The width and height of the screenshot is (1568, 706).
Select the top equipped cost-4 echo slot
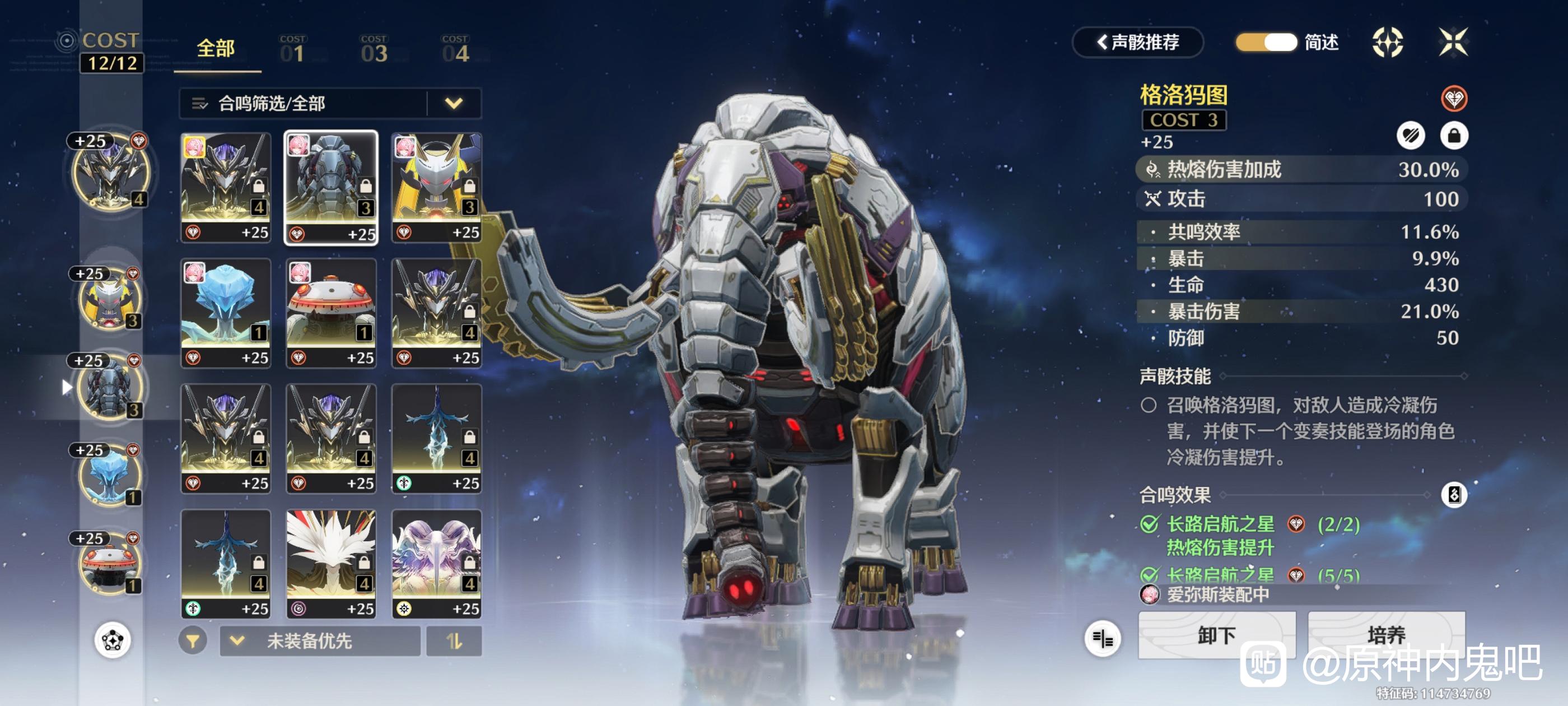[x=110, y=173]
